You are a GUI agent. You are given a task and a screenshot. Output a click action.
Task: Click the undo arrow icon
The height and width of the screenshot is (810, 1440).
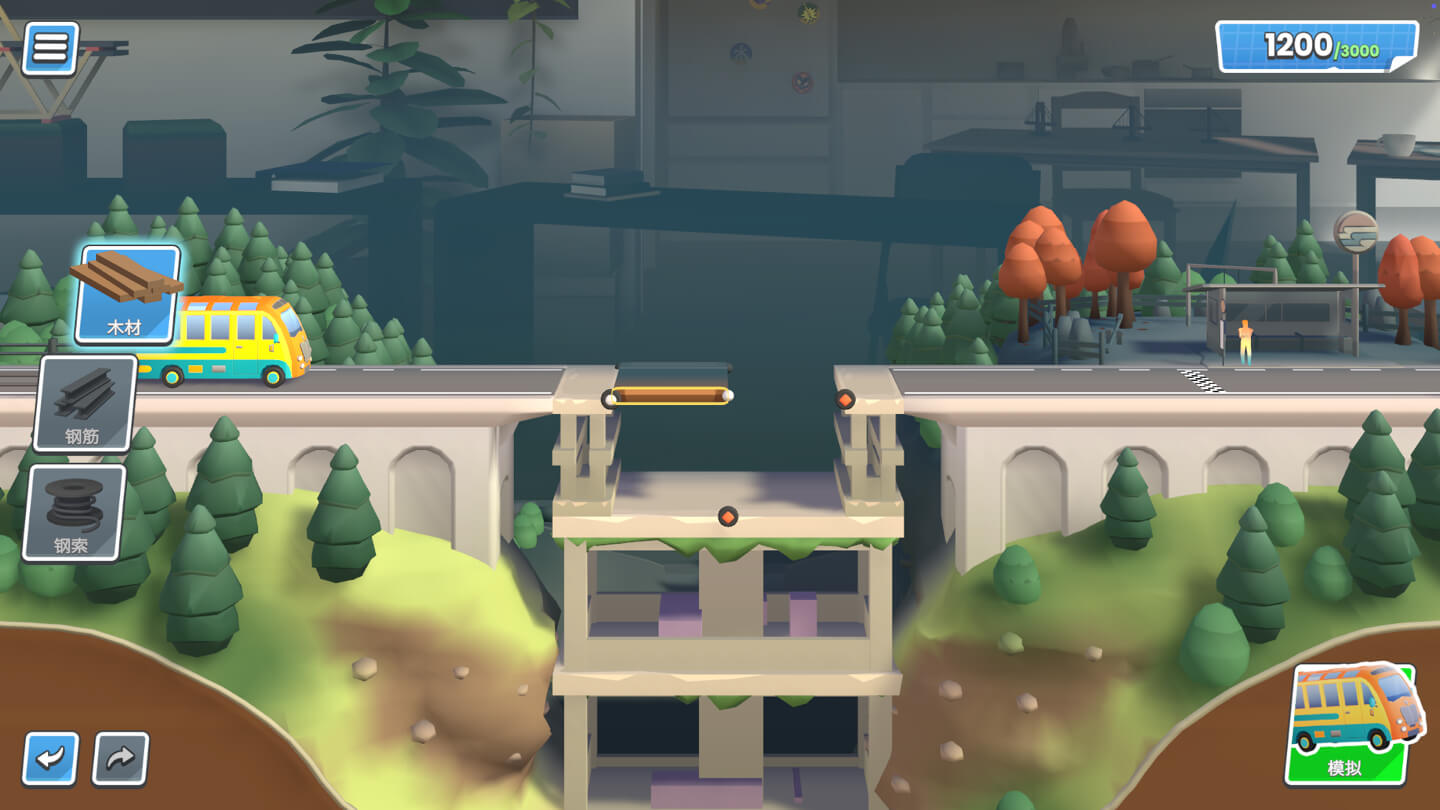coord(49,760)
